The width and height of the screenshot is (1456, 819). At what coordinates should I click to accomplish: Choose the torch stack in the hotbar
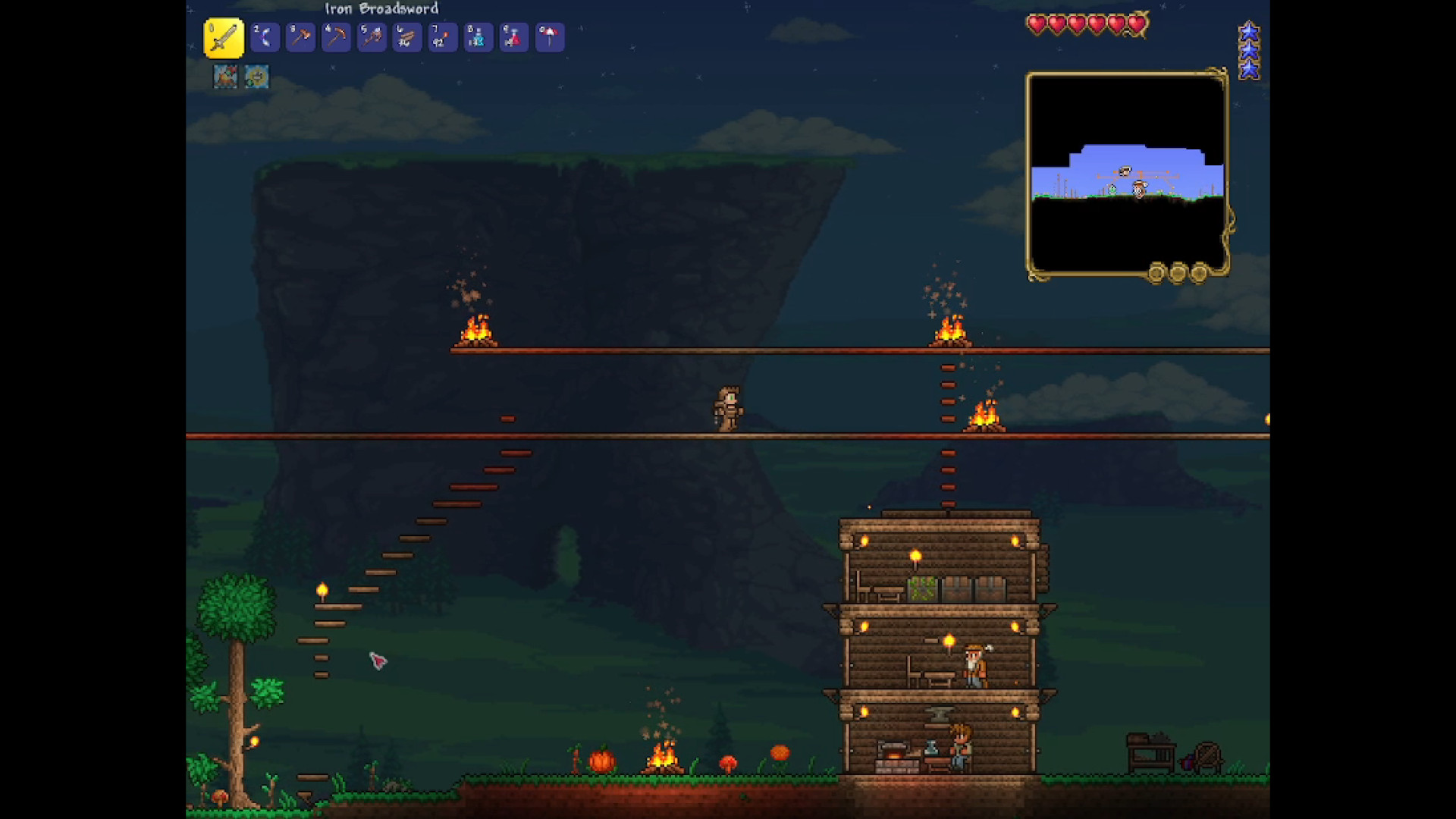pyautogui.click(x=443, y=37)
